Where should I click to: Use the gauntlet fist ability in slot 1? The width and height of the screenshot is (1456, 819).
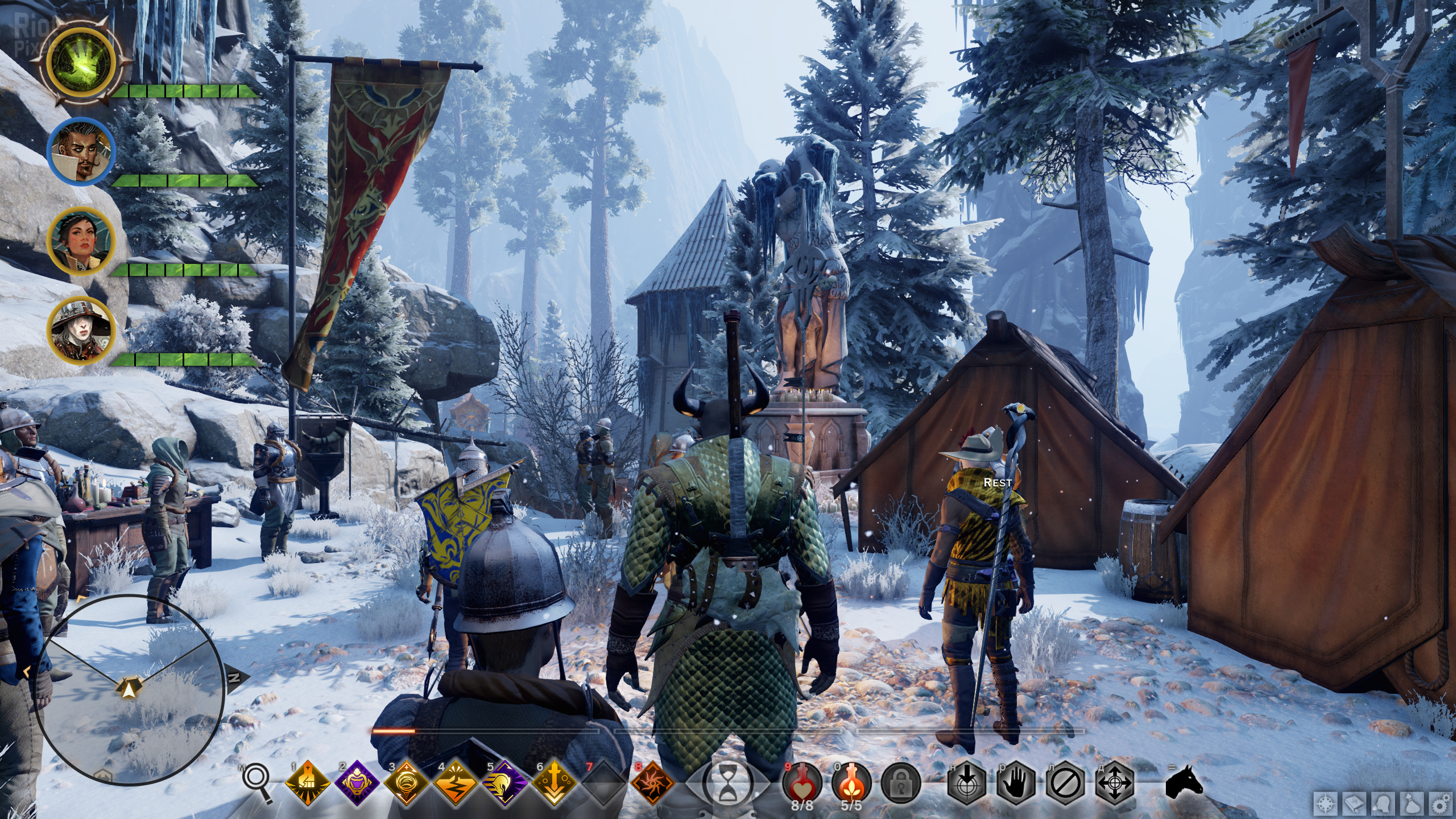click(x=308, y=783)
